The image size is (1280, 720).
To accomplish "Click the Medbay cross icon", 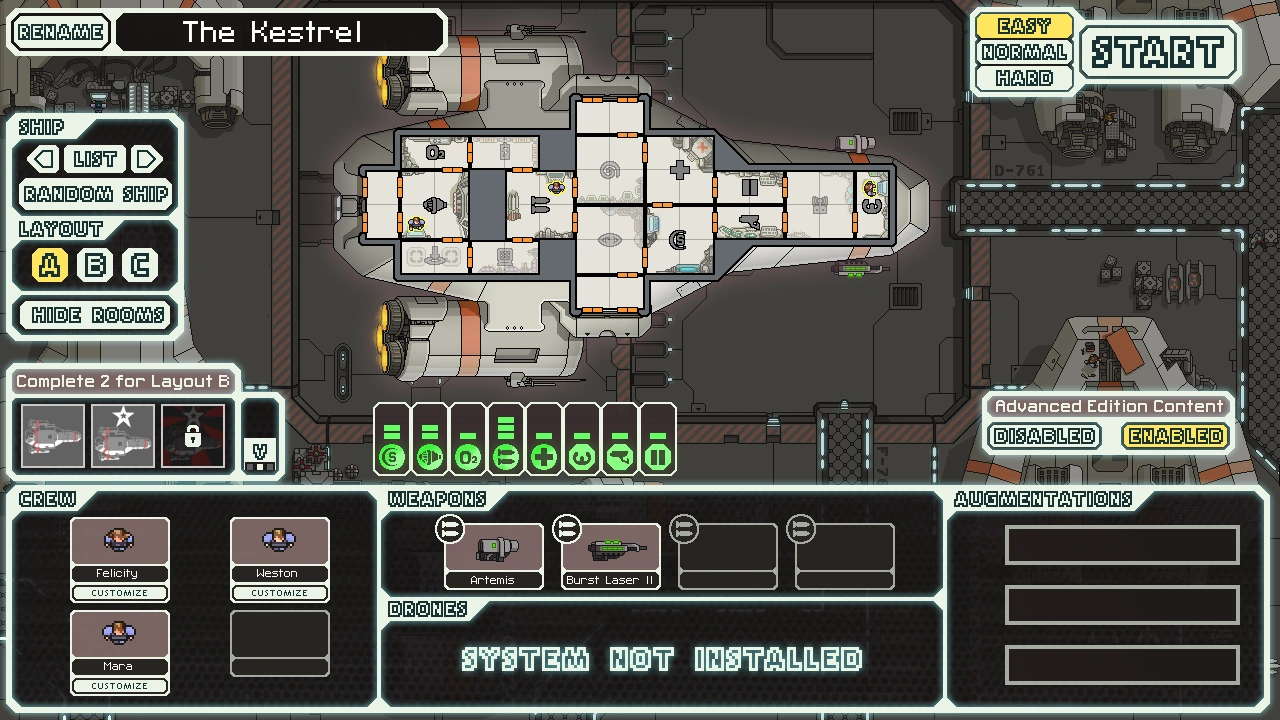I will coord(543,455).
